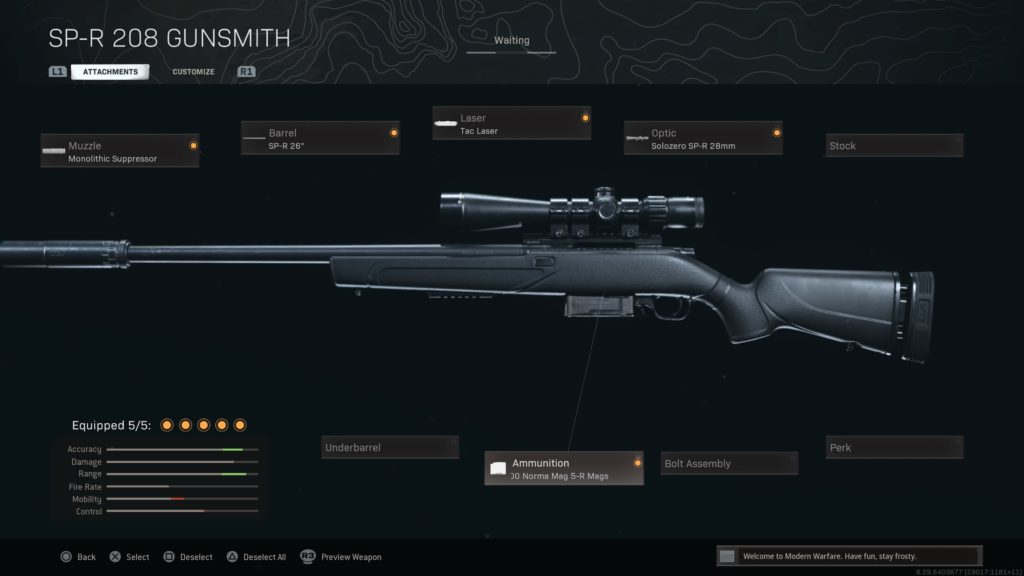The width and height of the screenshot is (1024, 576).
Task: Open the Laser Tac Laser slot
Action: coord(512,124)
